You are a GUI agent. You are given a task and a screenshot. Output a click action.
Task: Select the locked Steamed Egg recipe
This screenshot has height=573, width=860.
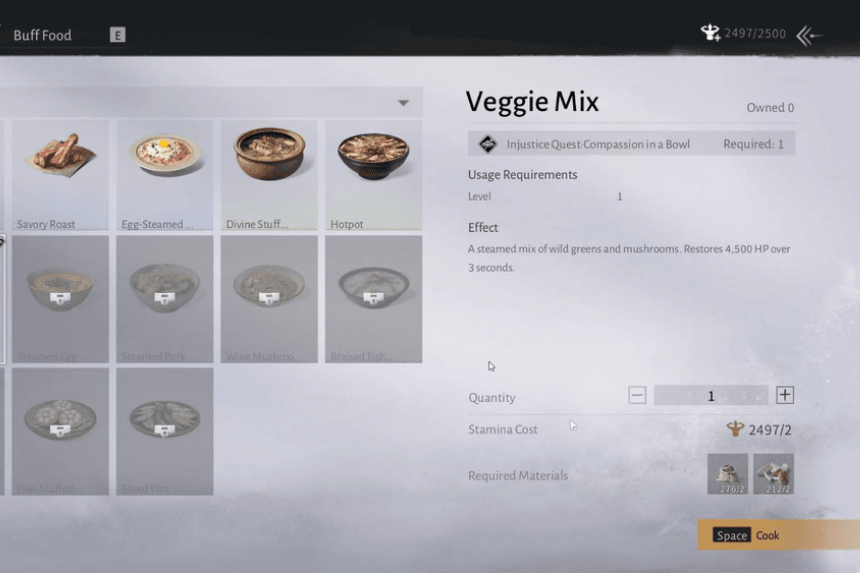pyautogui.click(x=60, y=298)
